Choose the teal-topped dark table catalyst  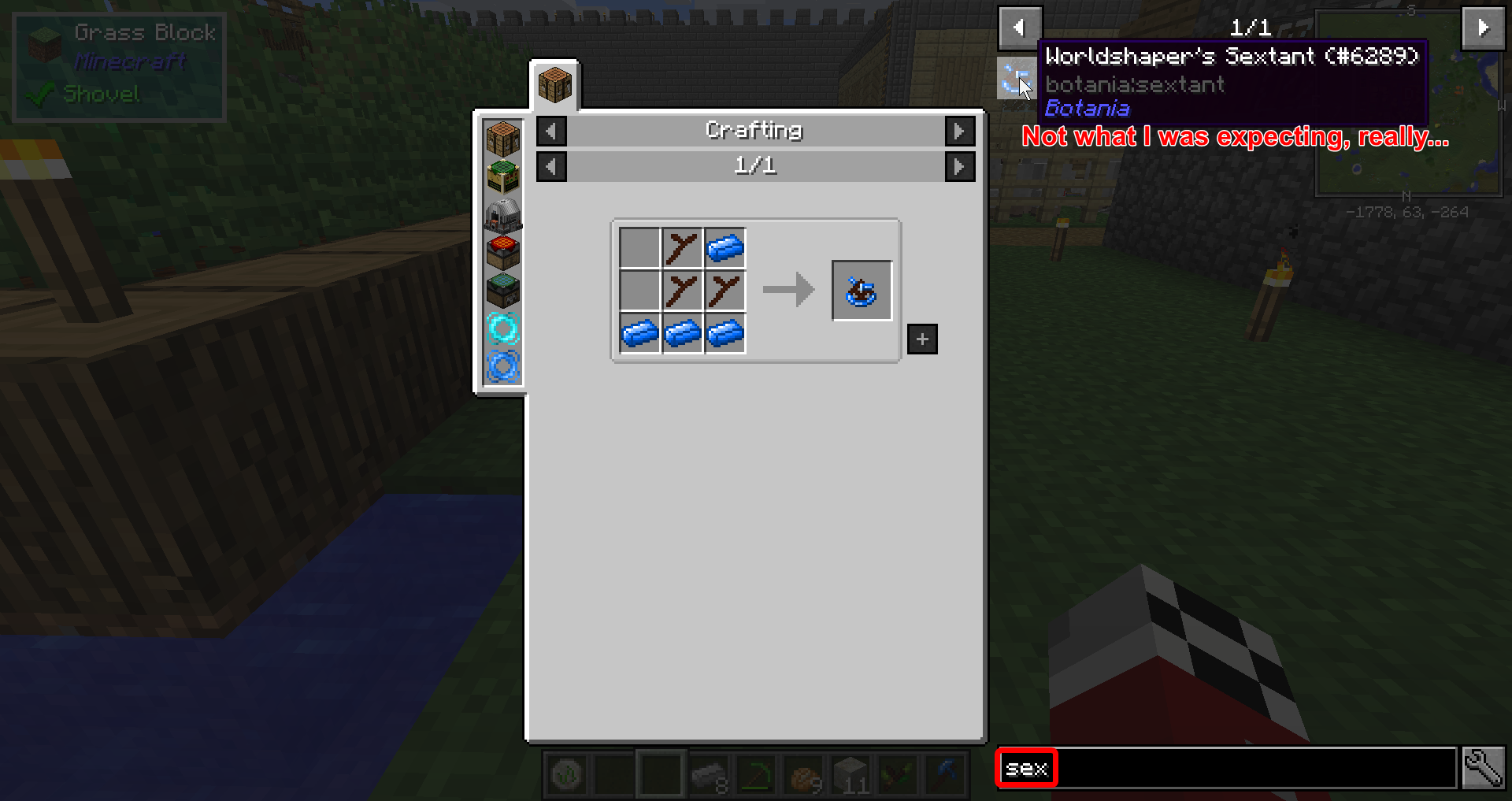[503, 290]
